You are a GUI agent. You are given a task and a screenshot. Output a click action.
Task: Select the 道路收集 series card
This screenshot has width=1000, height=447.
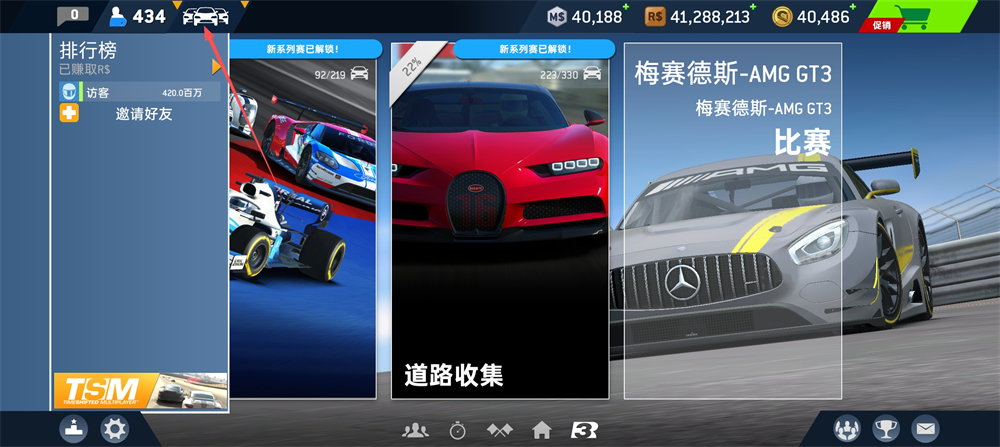click(499, 220)
